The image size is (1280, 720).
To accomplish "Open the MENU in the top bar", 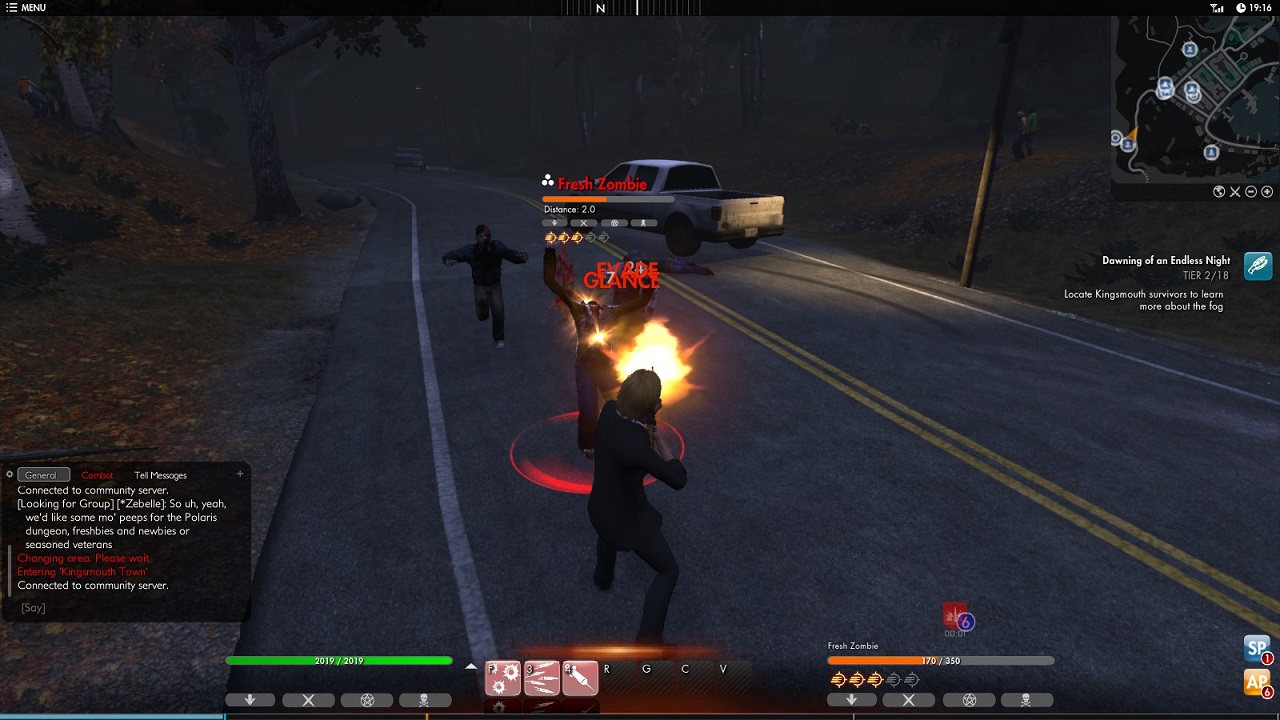I will (26, 8).
